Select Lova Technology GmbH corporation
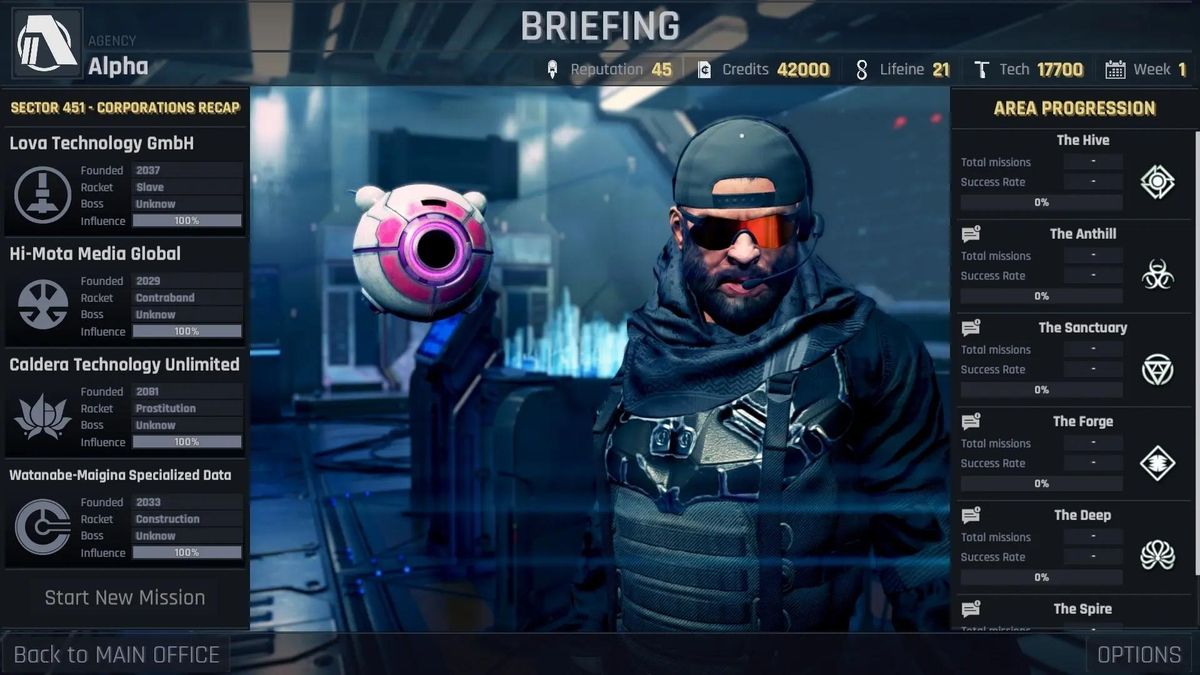 [x=102, y=144]
